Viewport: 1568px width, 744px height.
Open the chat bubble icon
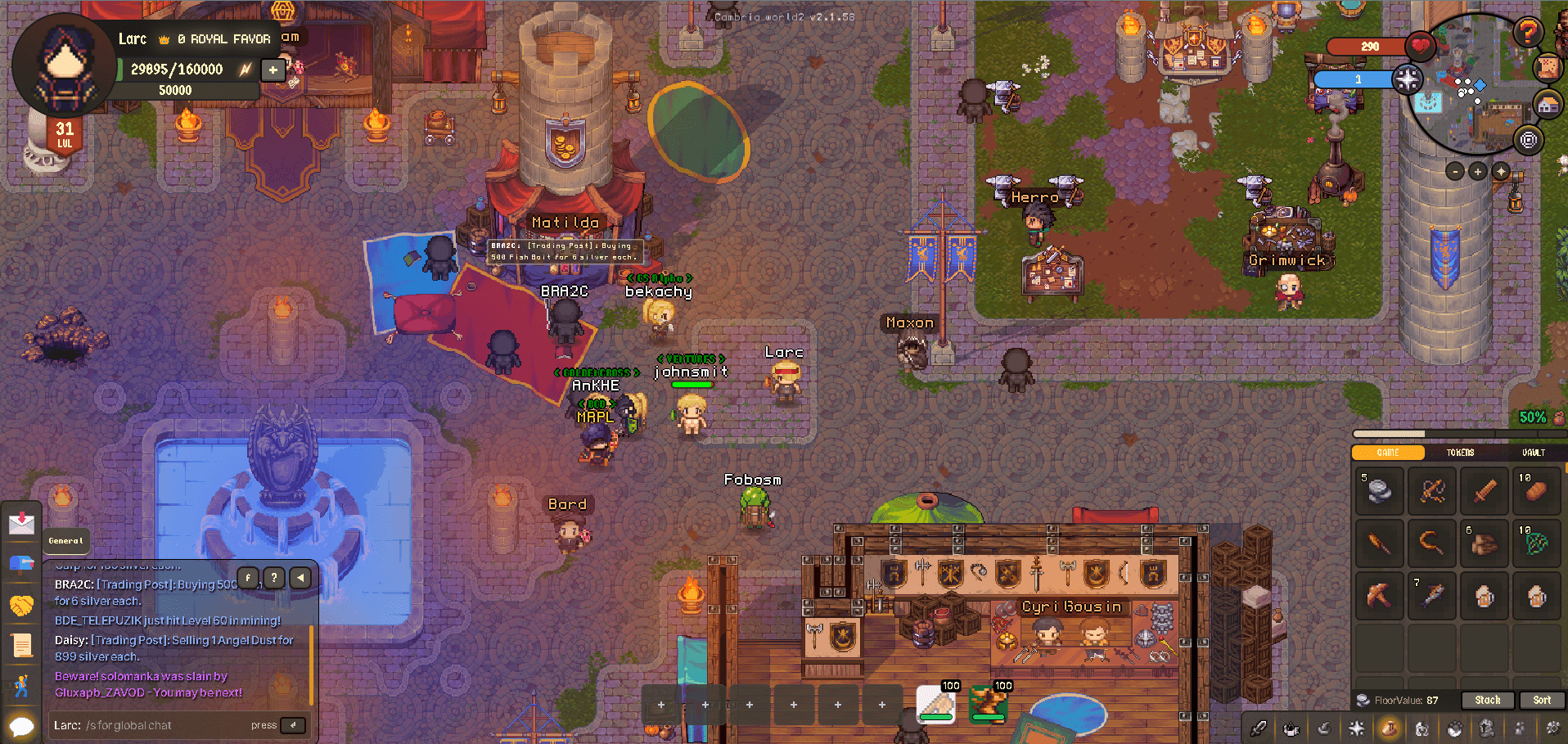click(x=22, y=725)
